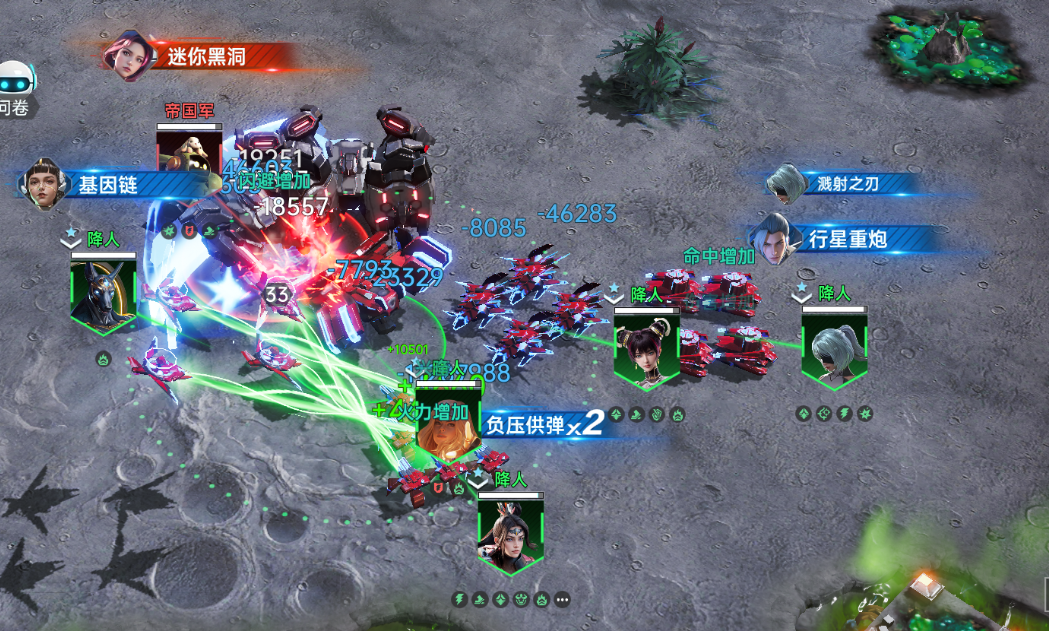Viewport: 1049px width, 631px height.
Task: Choose the white-haired hero's unit portrait
Action: pyautogui.click(x=834, y=346)
